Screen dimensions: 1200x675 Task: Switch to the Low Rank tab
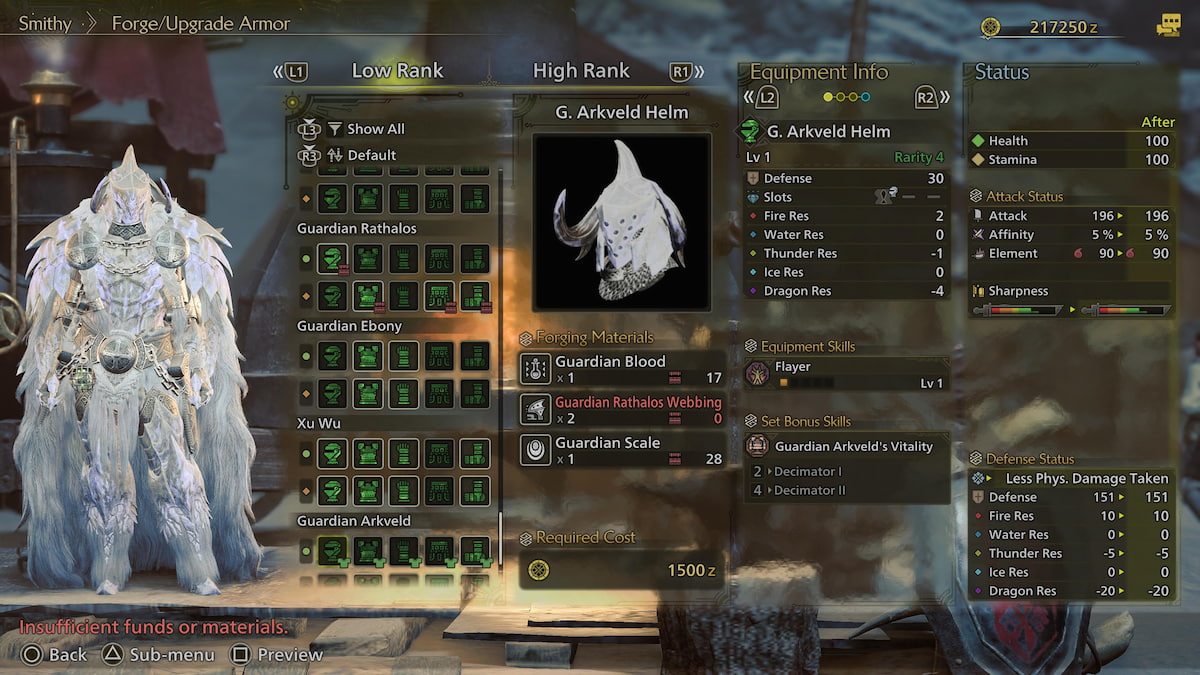397,71
